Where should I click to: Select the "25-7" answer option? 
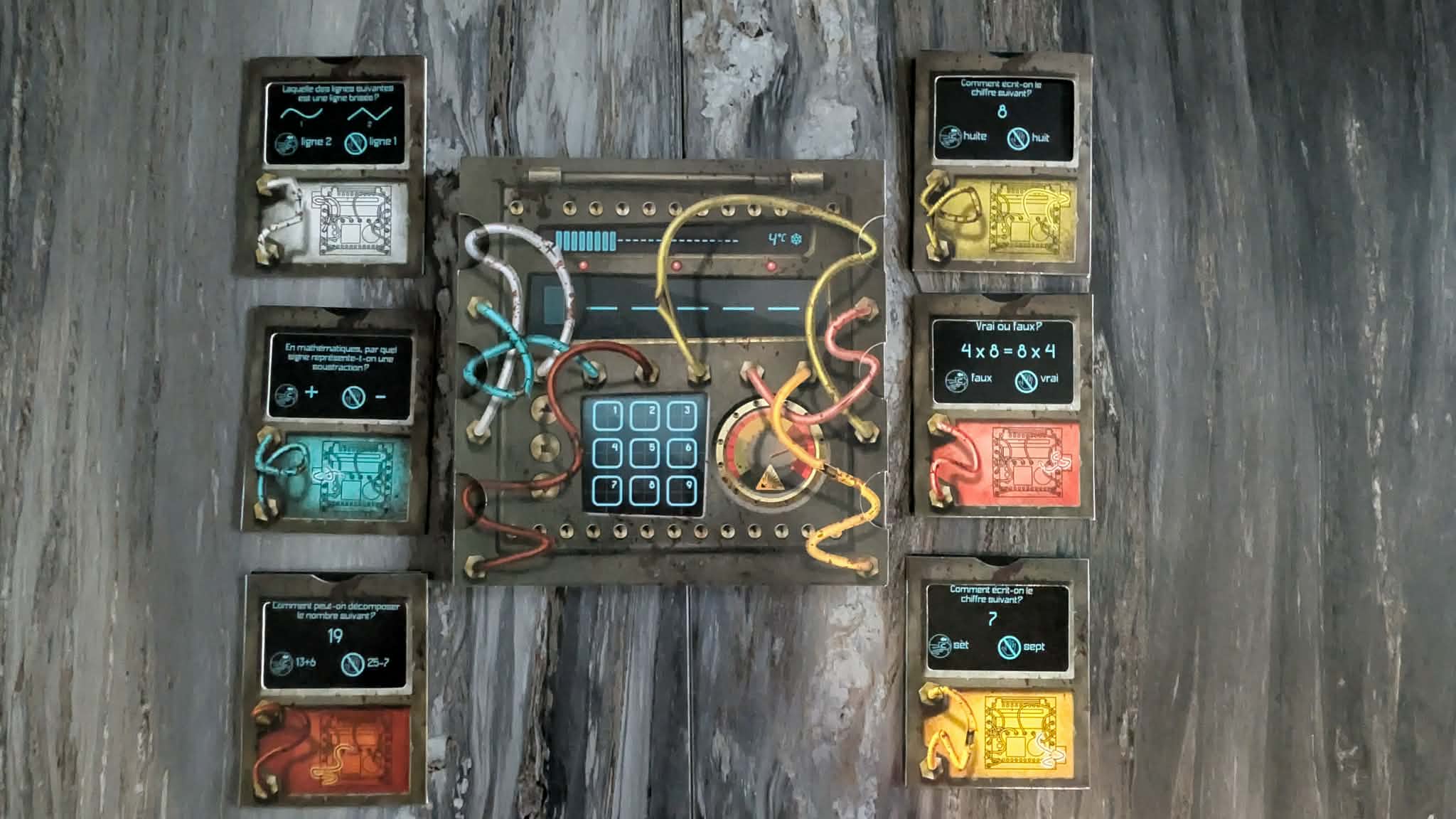(365, 663)
